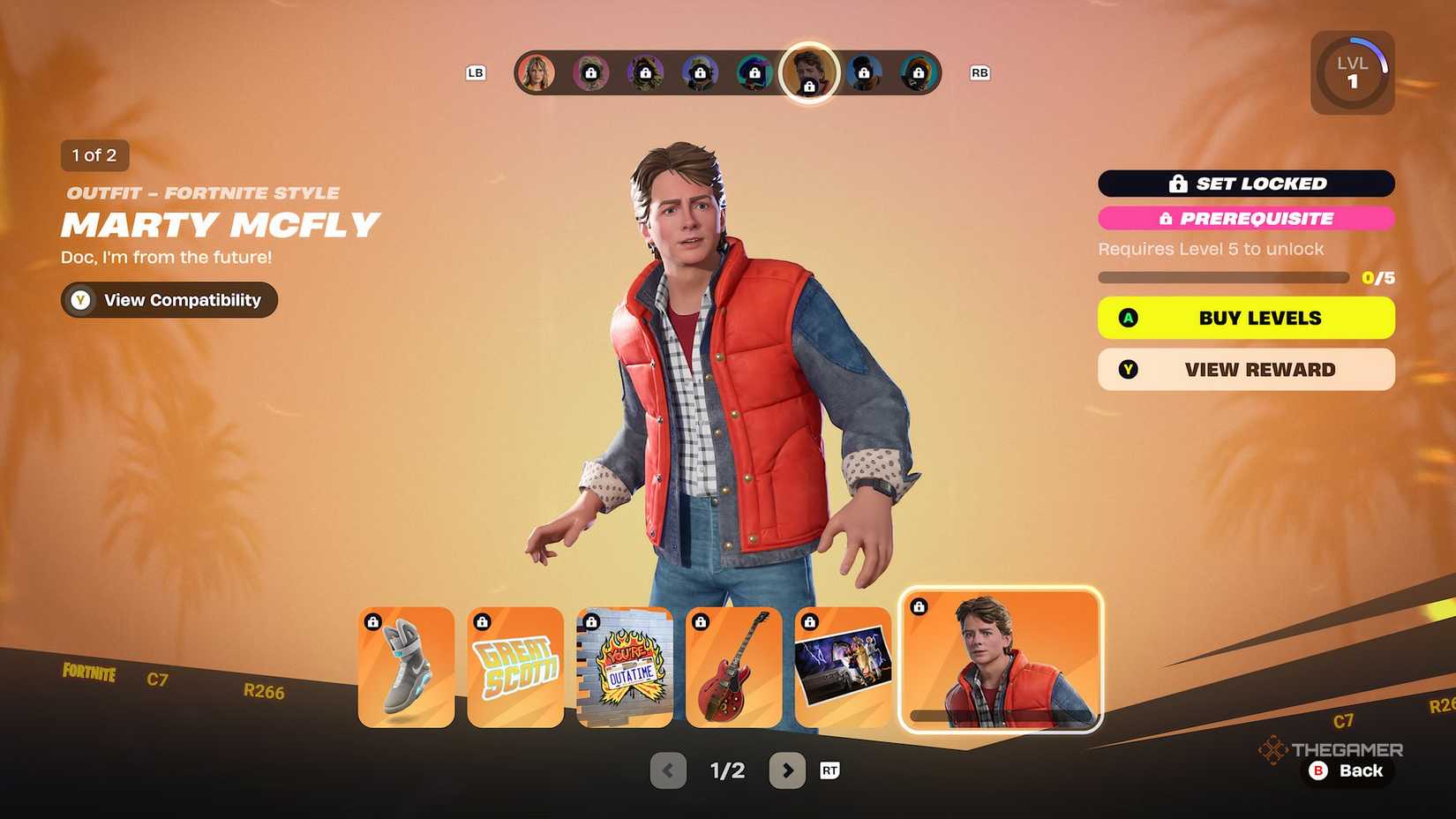1456x819 pixels.
Task: Click the lock icon on Set Locked banner
Action: (1177, 184)
